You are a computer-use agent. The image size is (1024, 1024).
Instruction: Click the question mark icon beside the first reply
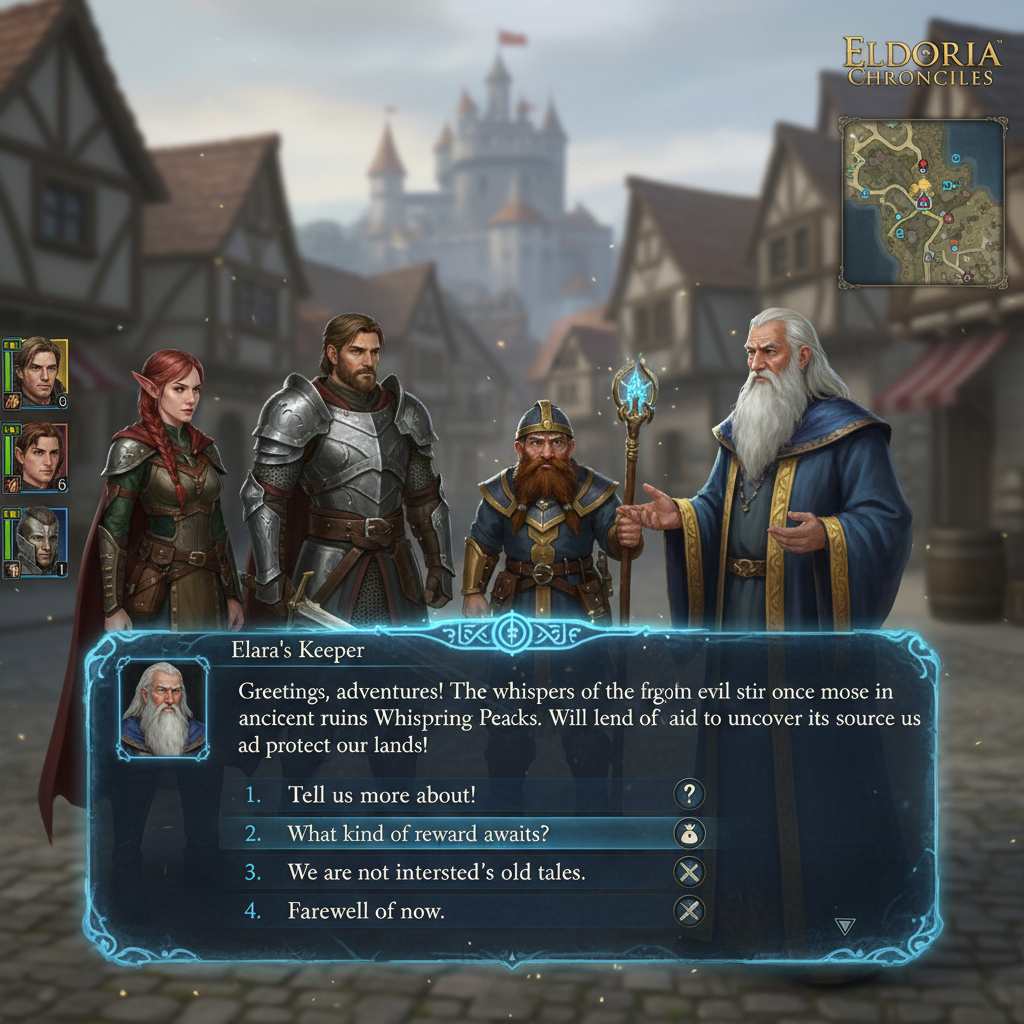point(689,795)
